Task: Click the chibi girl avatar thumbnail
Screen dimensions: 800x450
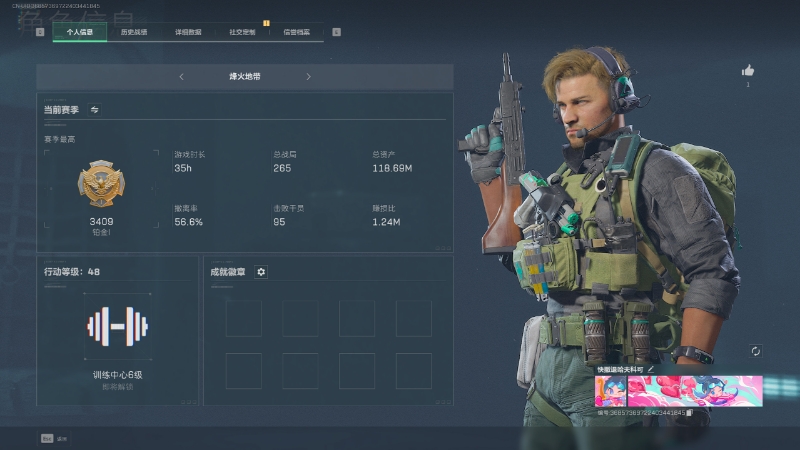Action: (x=610, y=391)
